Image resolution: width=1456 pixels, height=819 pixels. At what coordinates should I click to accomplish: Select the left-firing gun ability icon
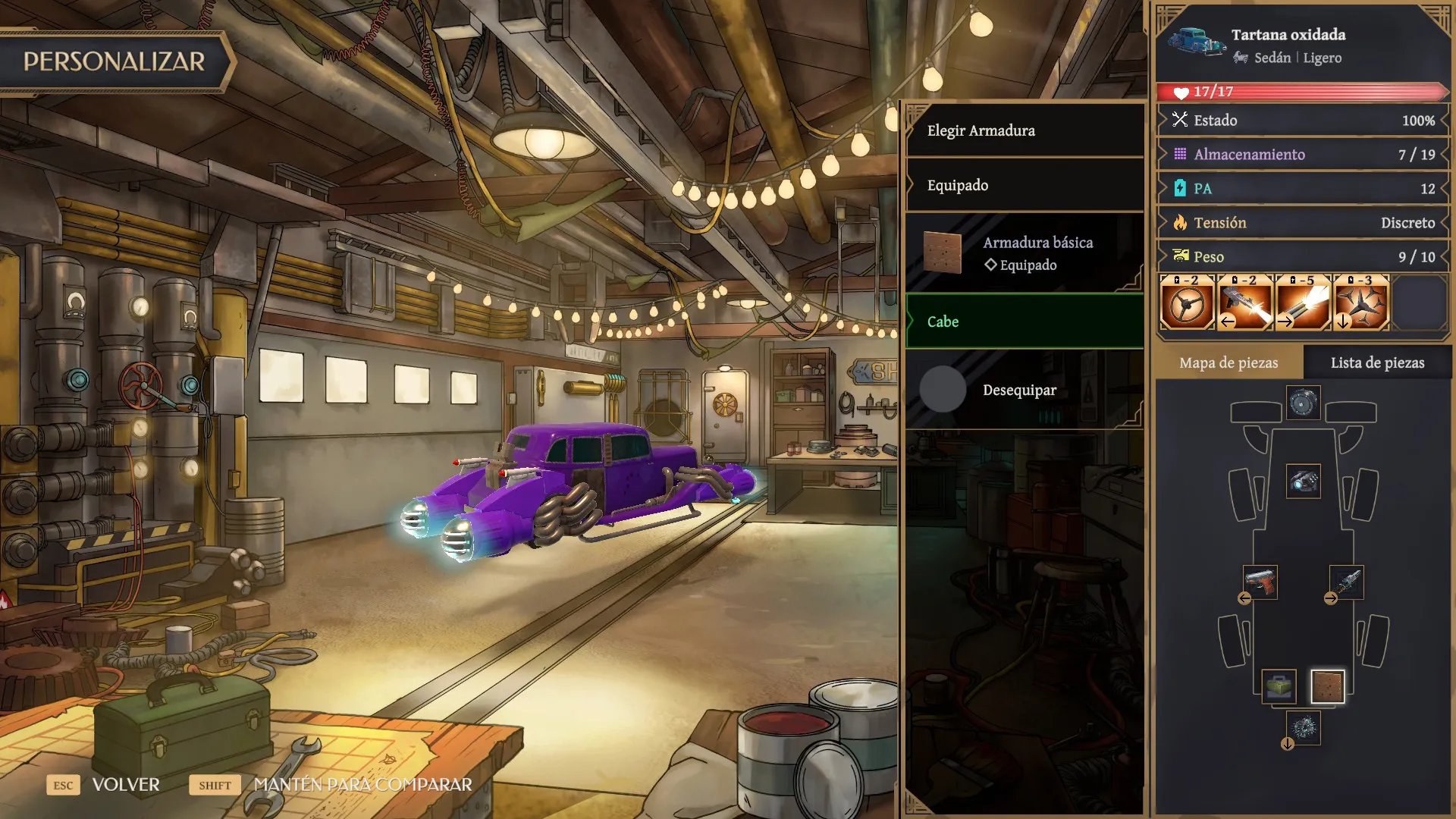tap(1245, 303)
